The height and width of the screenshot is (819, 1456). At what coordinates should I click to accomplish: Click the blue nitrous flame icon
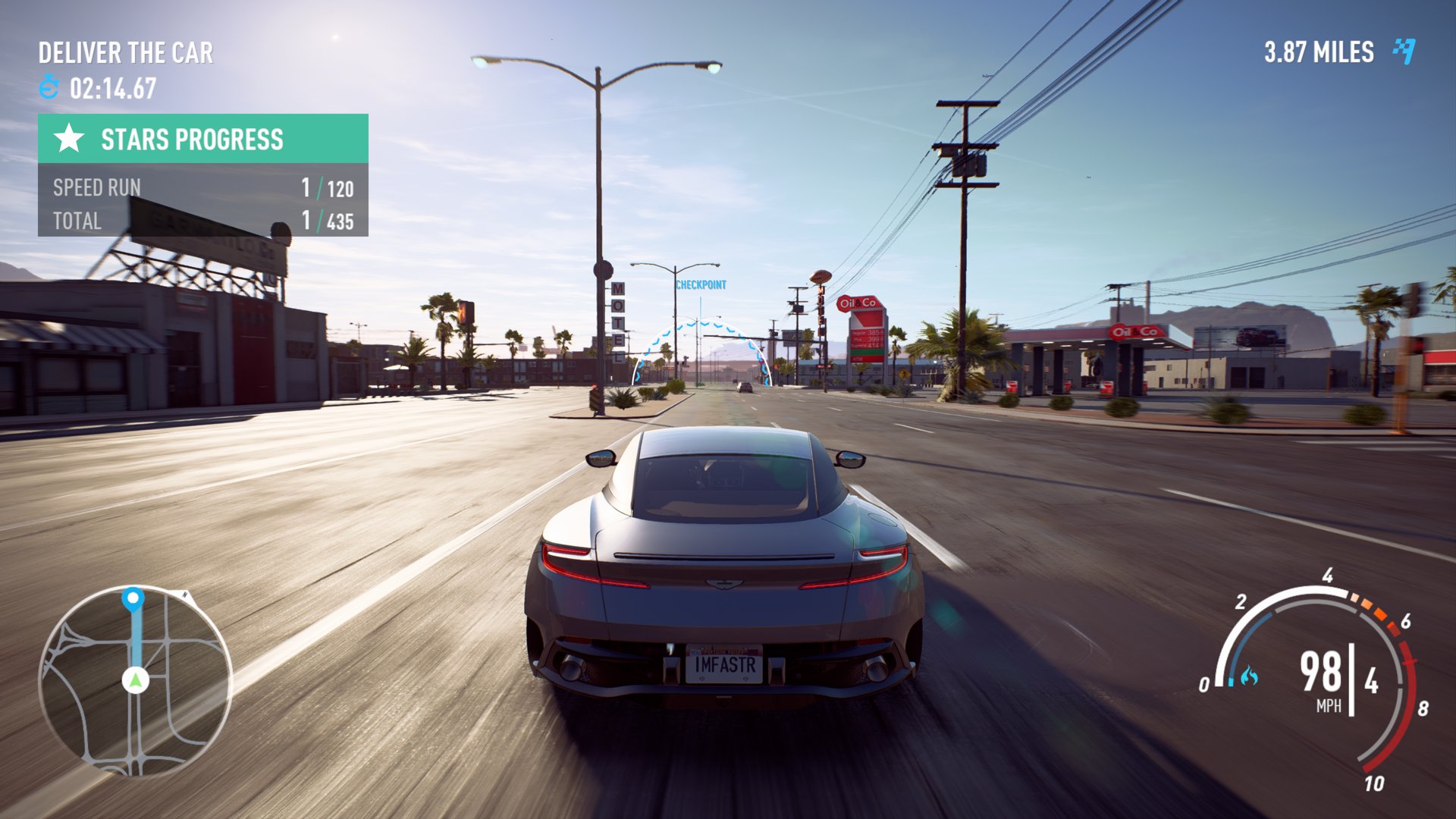[1249, 676]
